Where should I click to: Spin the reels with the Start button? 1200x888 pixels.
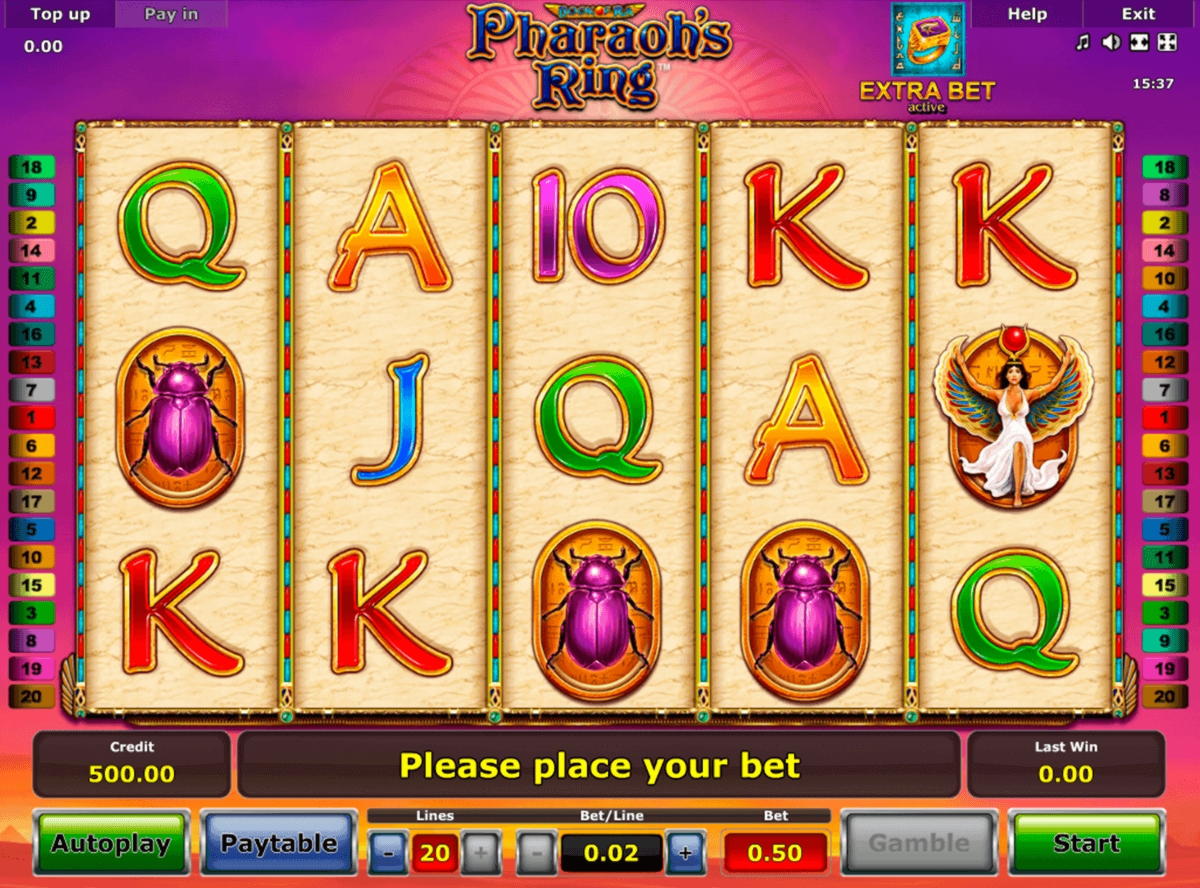pyautogui.click(x=1086, y=844)
